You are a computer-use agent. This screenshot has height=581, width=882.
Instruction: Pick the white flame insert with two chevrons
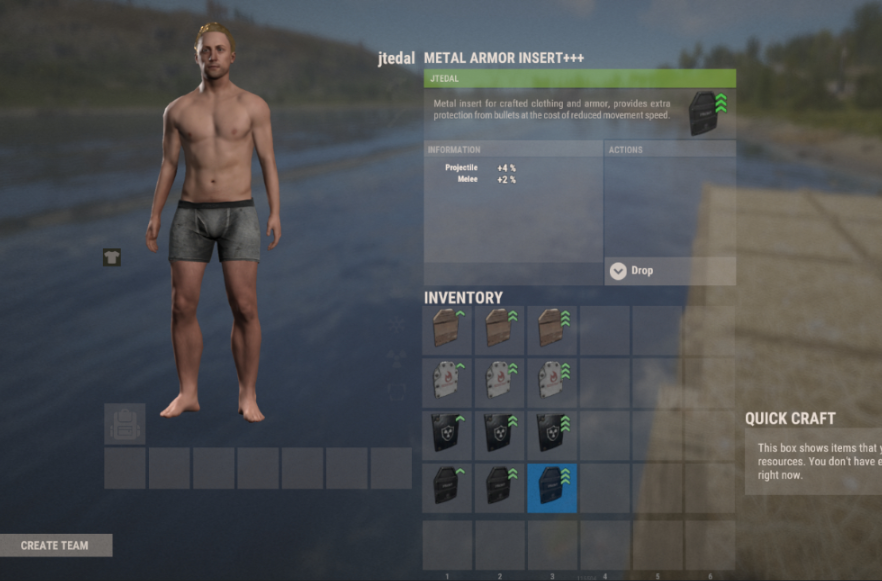pyautogui.click(x=500, y=383)
